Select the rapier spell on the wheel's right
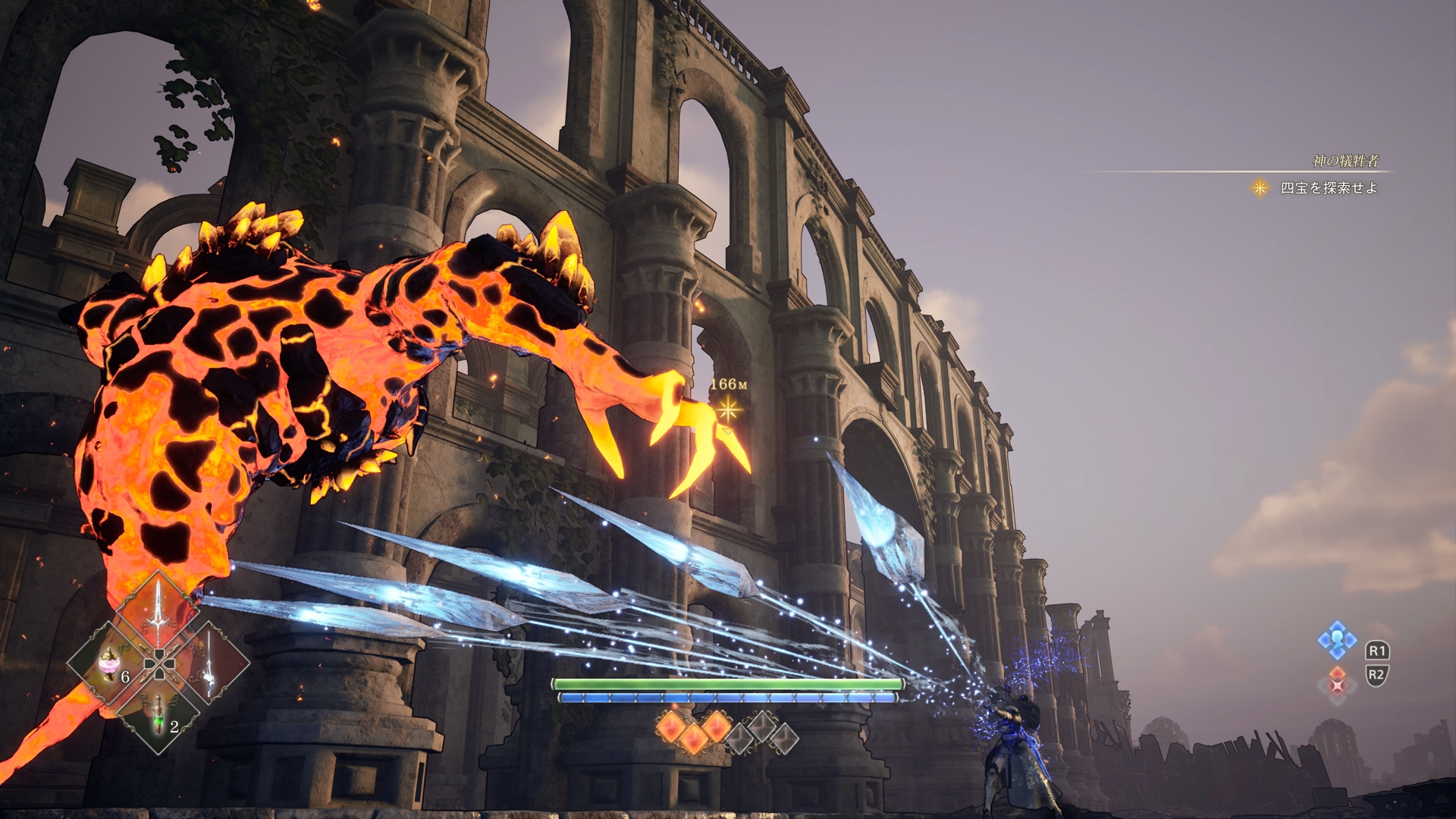This screenshot has width=1456, height=819. 209,665
